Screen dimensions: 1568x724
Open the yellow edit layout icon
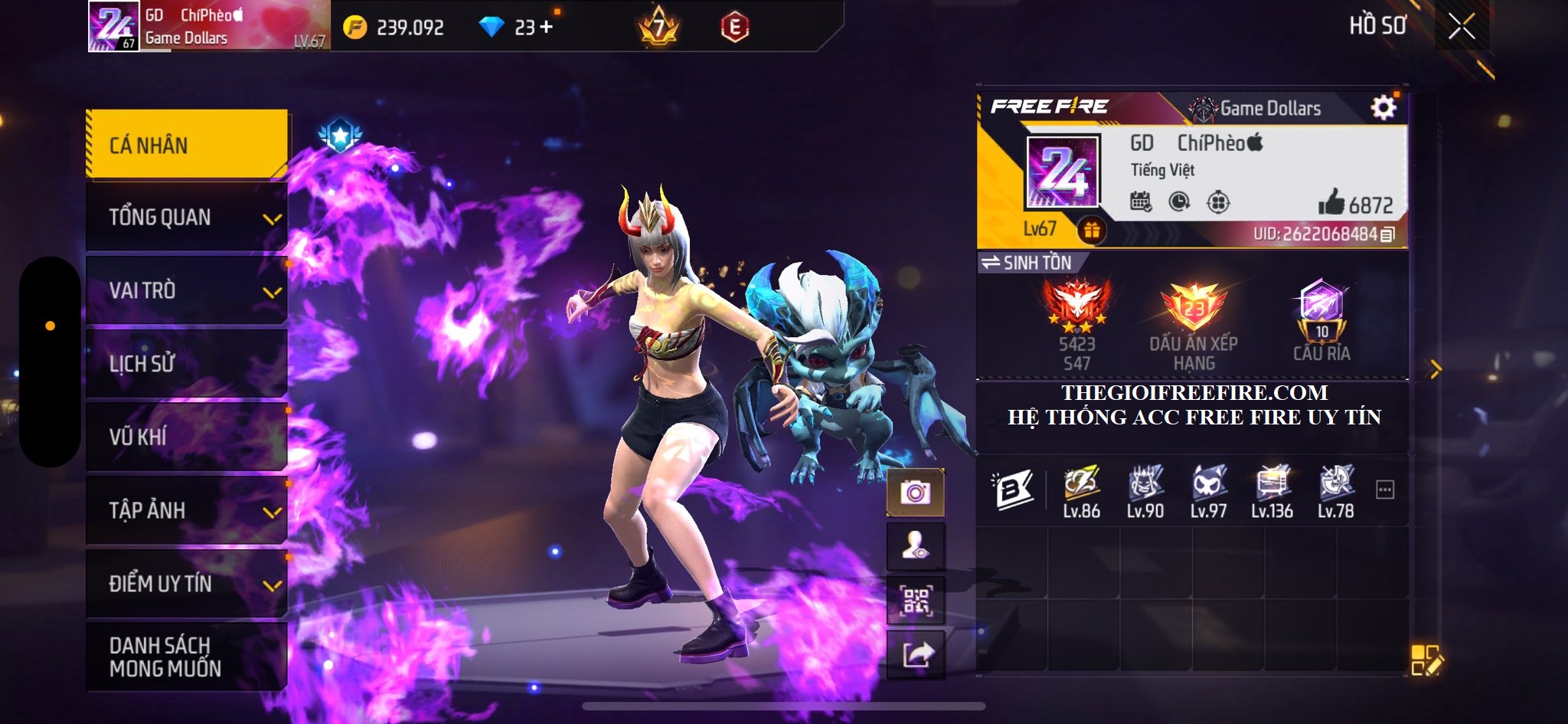click(1426, 660)
